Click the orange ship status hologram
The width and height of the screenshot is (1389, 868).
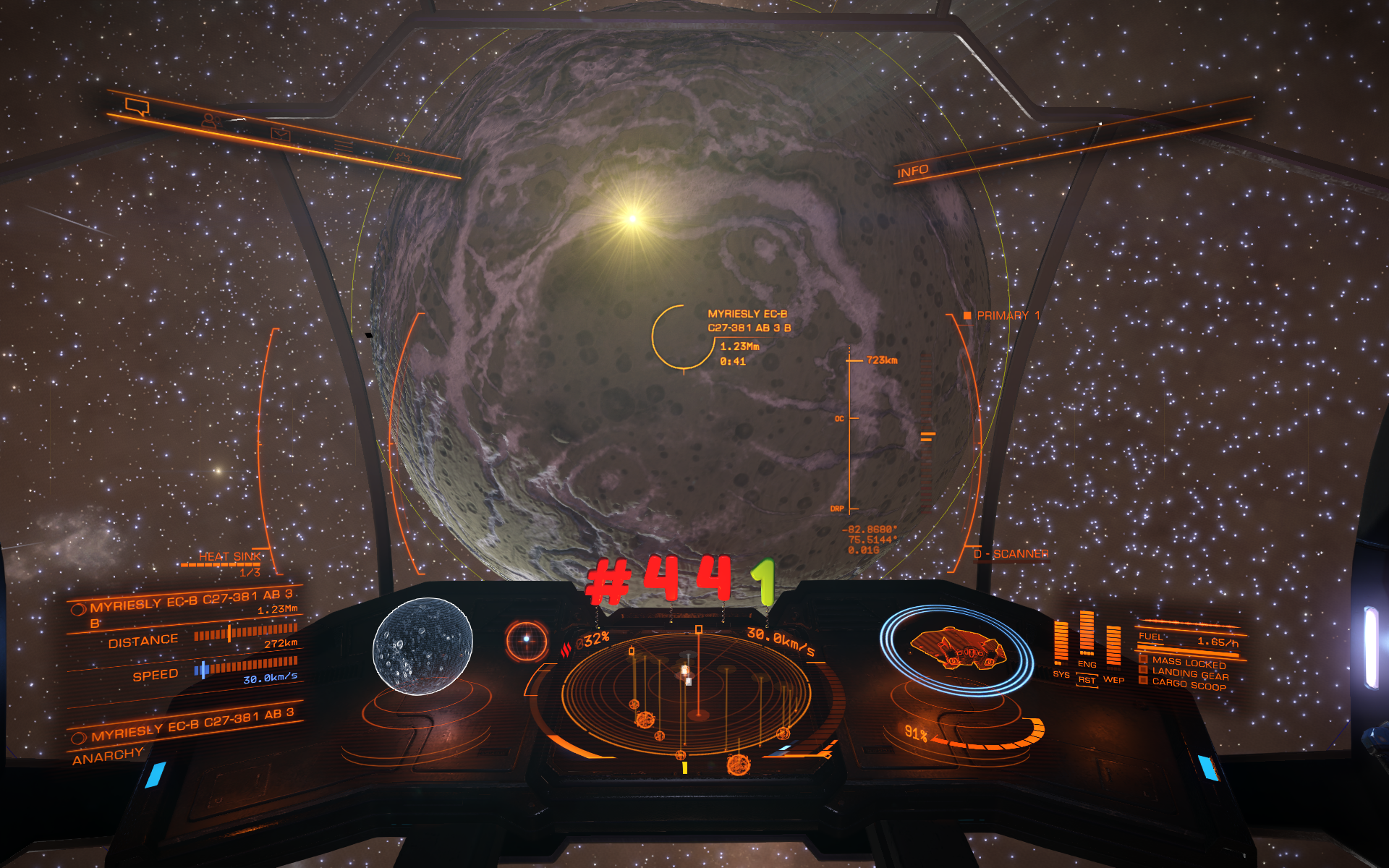(x=956, y=647)
